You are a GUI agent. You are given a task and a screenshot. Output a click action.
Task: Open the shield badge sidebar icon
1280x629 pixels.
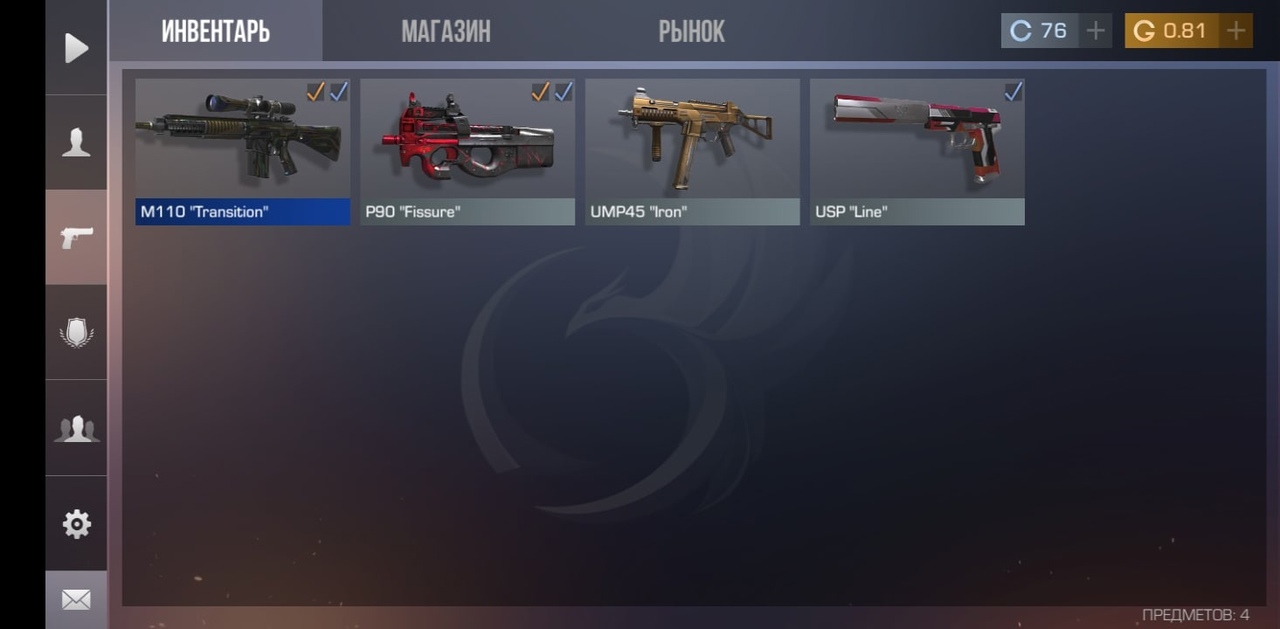(x=76, y=332)
